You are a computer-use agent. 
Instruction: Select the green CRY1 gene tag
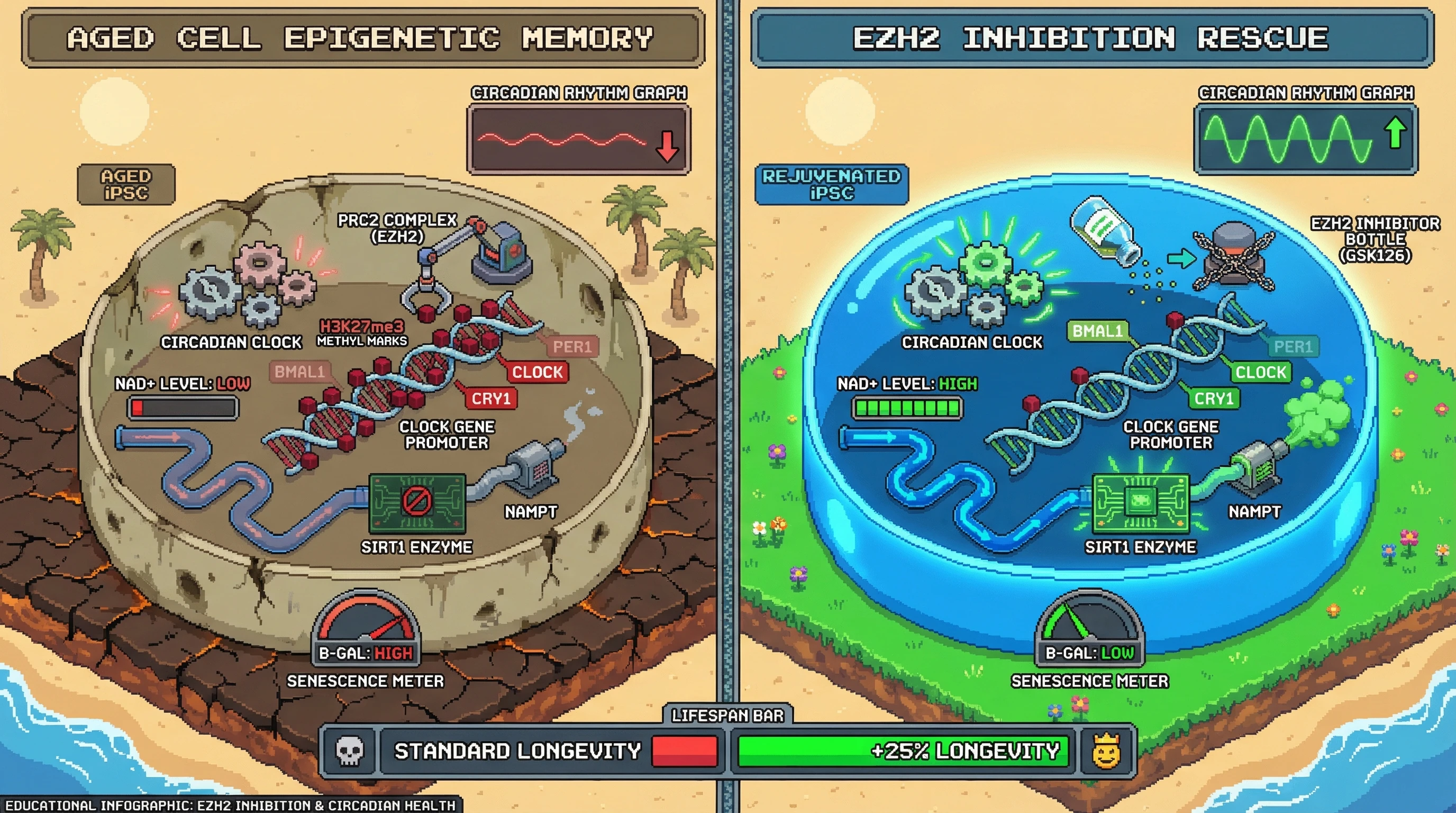1214,399
